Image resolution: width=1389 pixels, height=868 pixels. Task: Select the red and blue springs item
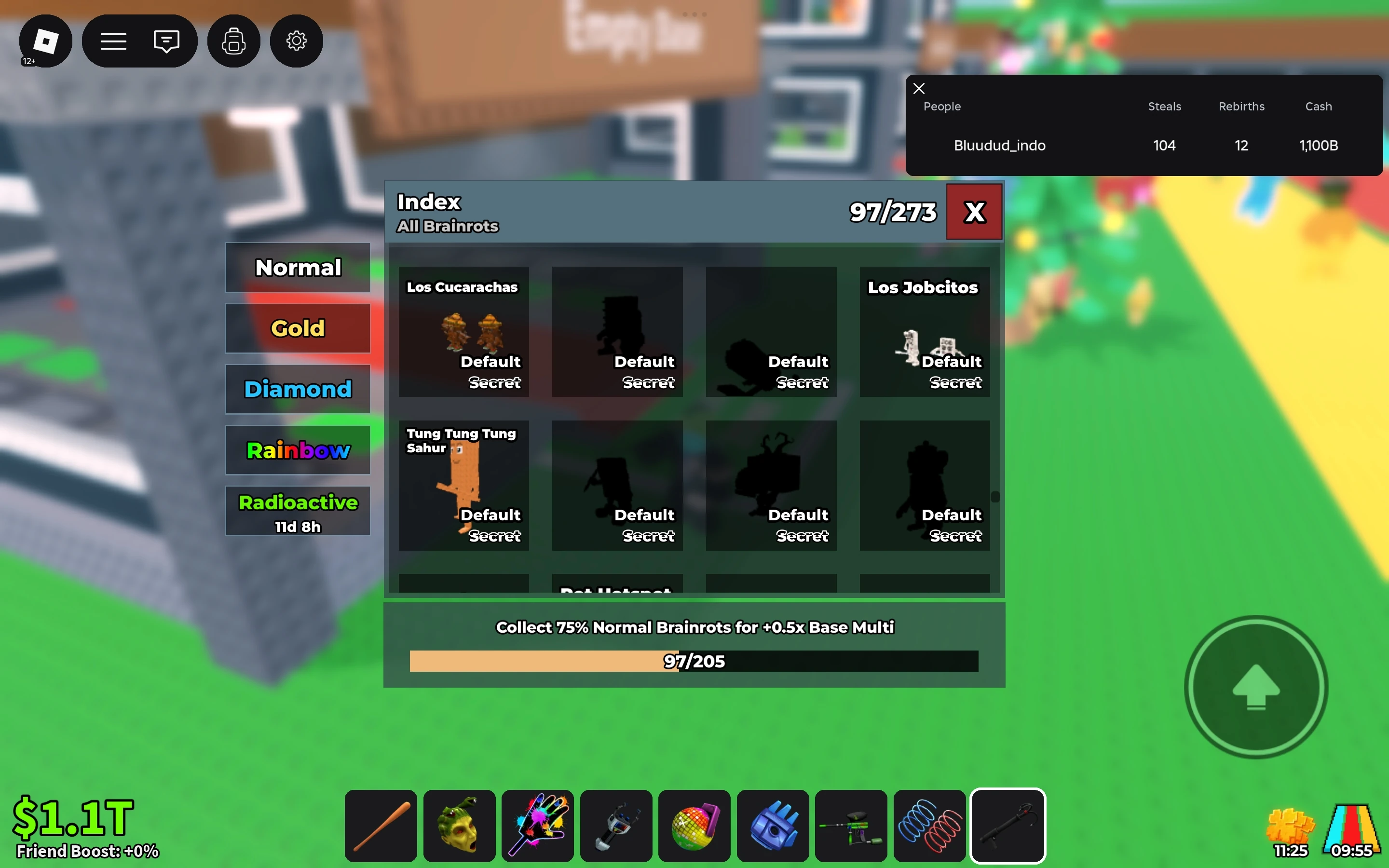click(x=929, y=826)
